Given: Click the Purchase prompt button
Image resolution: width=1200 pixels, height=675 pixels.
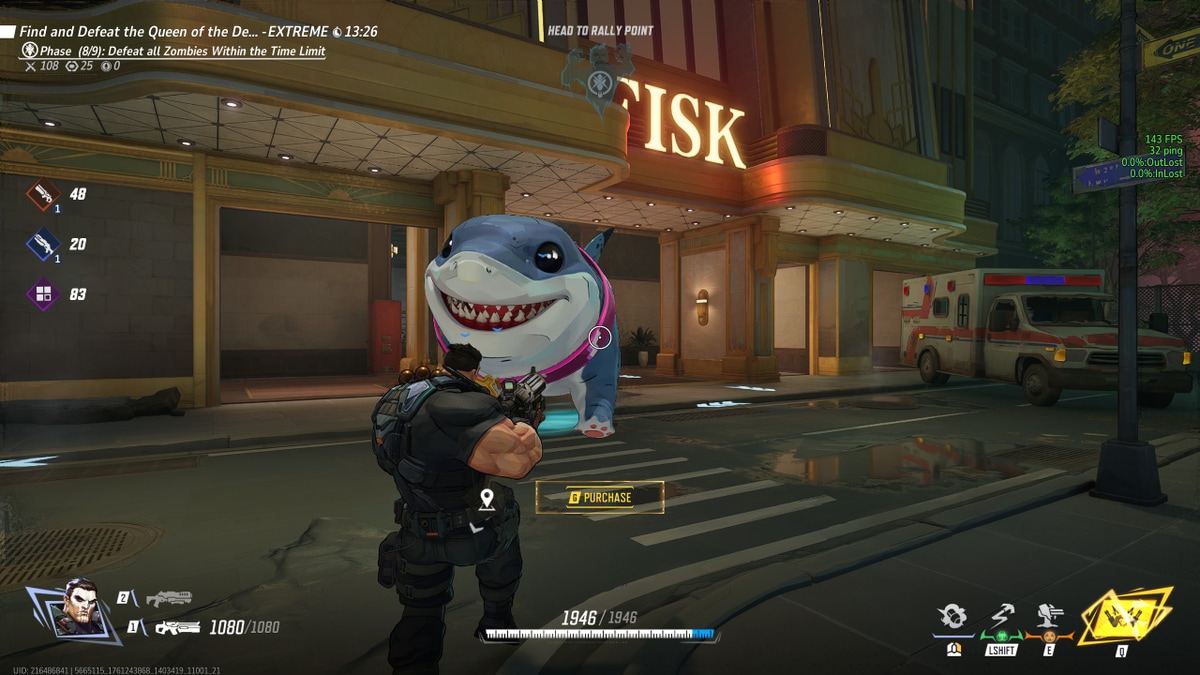Looking at the screenshot, I should click(600, 497).
